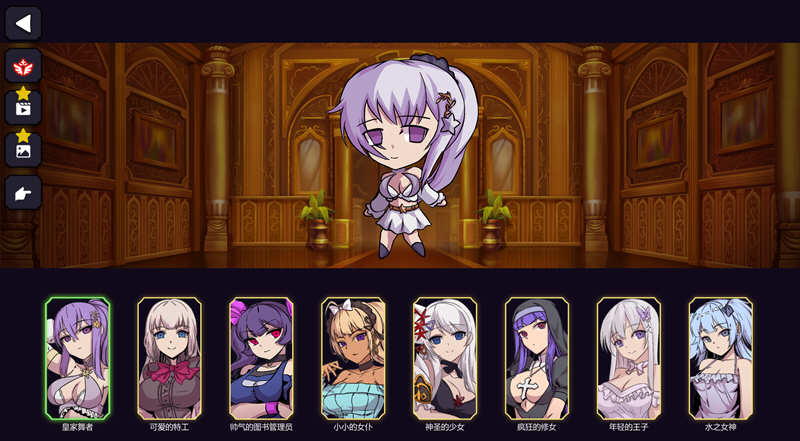
Task: Select the 年轻的王子 character card
Action: [629, 357]
